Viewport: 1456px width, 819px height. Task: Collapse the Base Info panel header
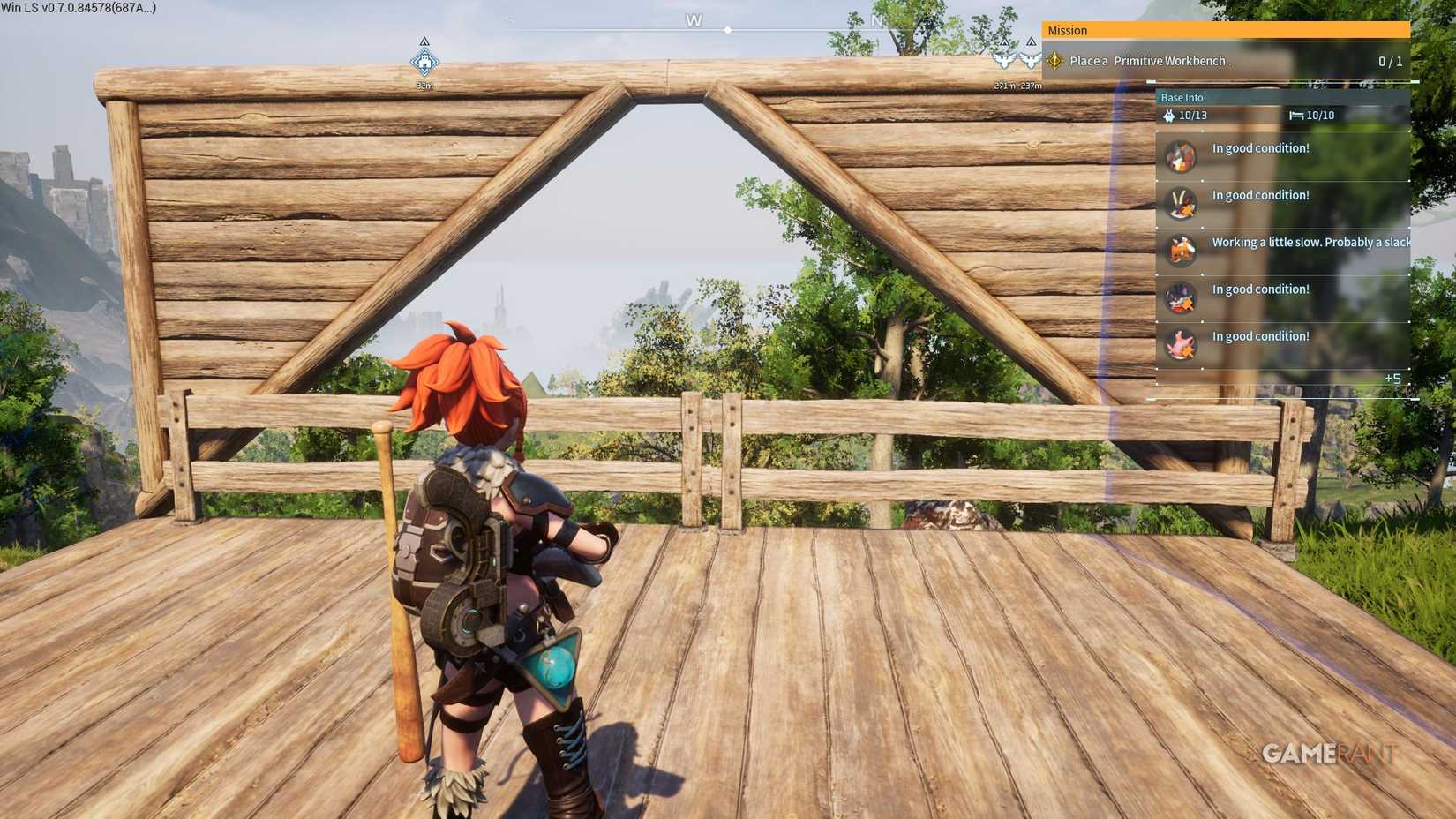tap(1182, 97)
